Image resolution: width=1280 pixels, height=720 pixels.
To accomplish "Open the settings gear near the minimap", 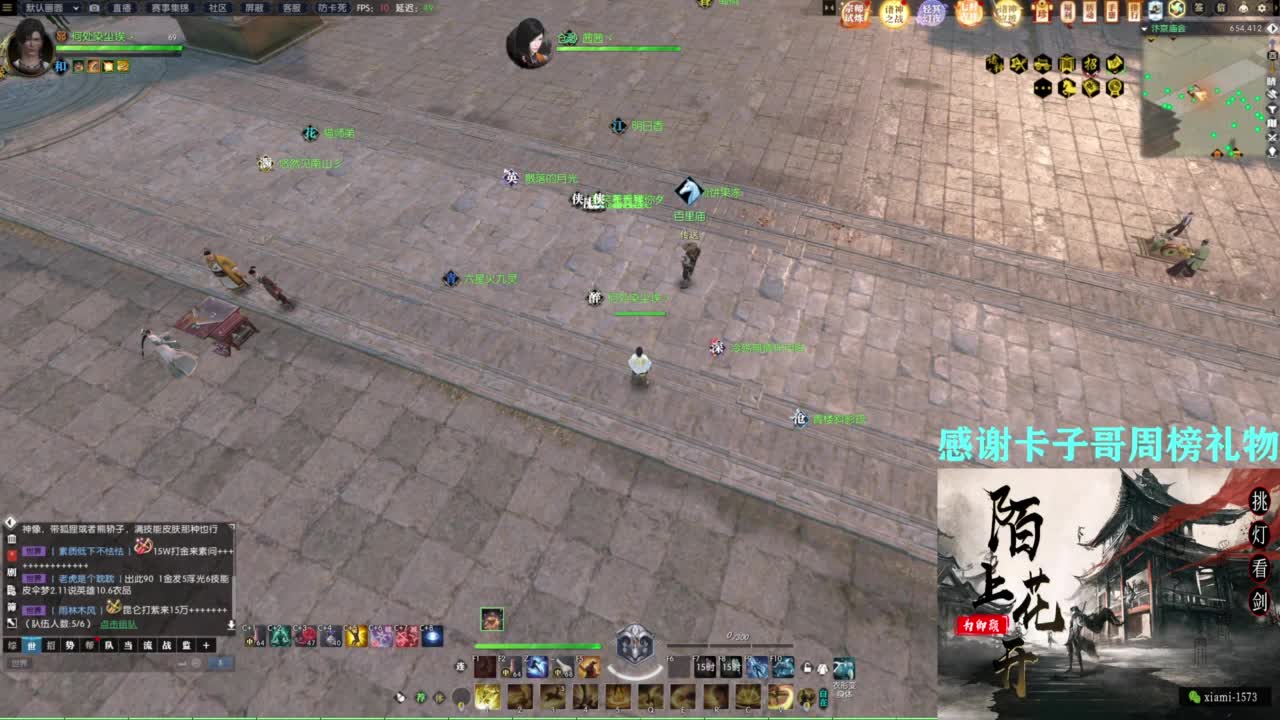I will coord(1262,8).
